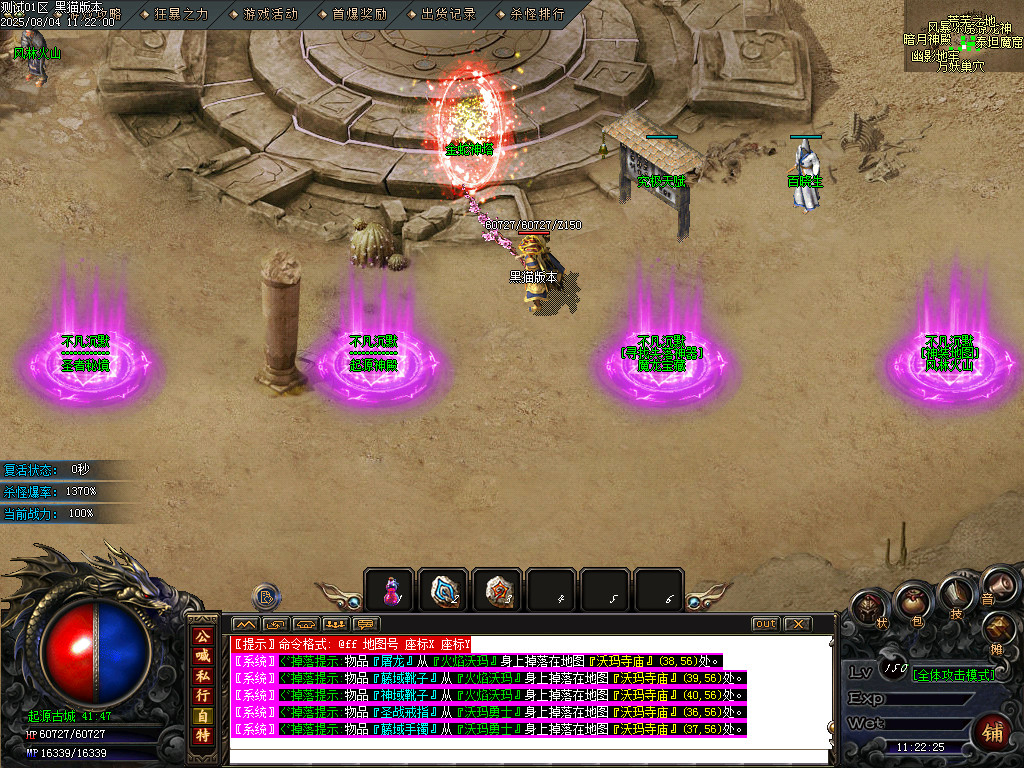Open the round red 铺 shop button

(993, 730)
